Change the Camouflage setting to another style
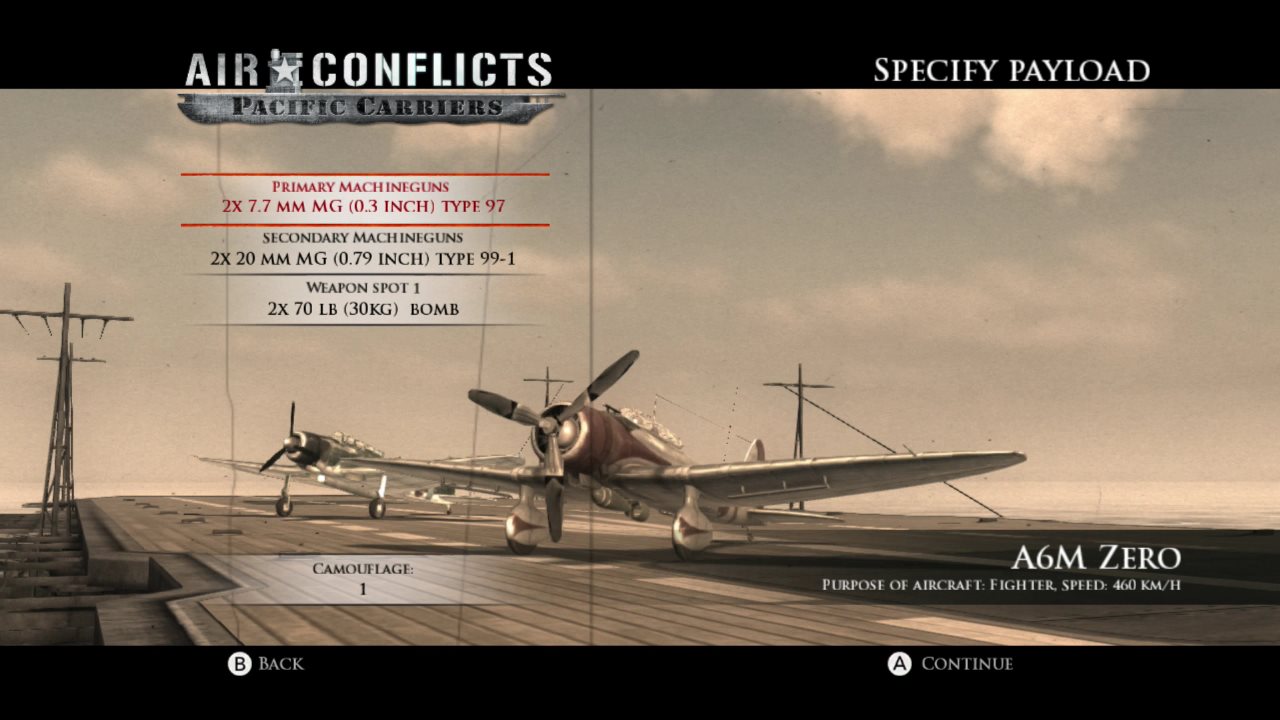This screenshot has width=1280, height=720. point(363,588)
